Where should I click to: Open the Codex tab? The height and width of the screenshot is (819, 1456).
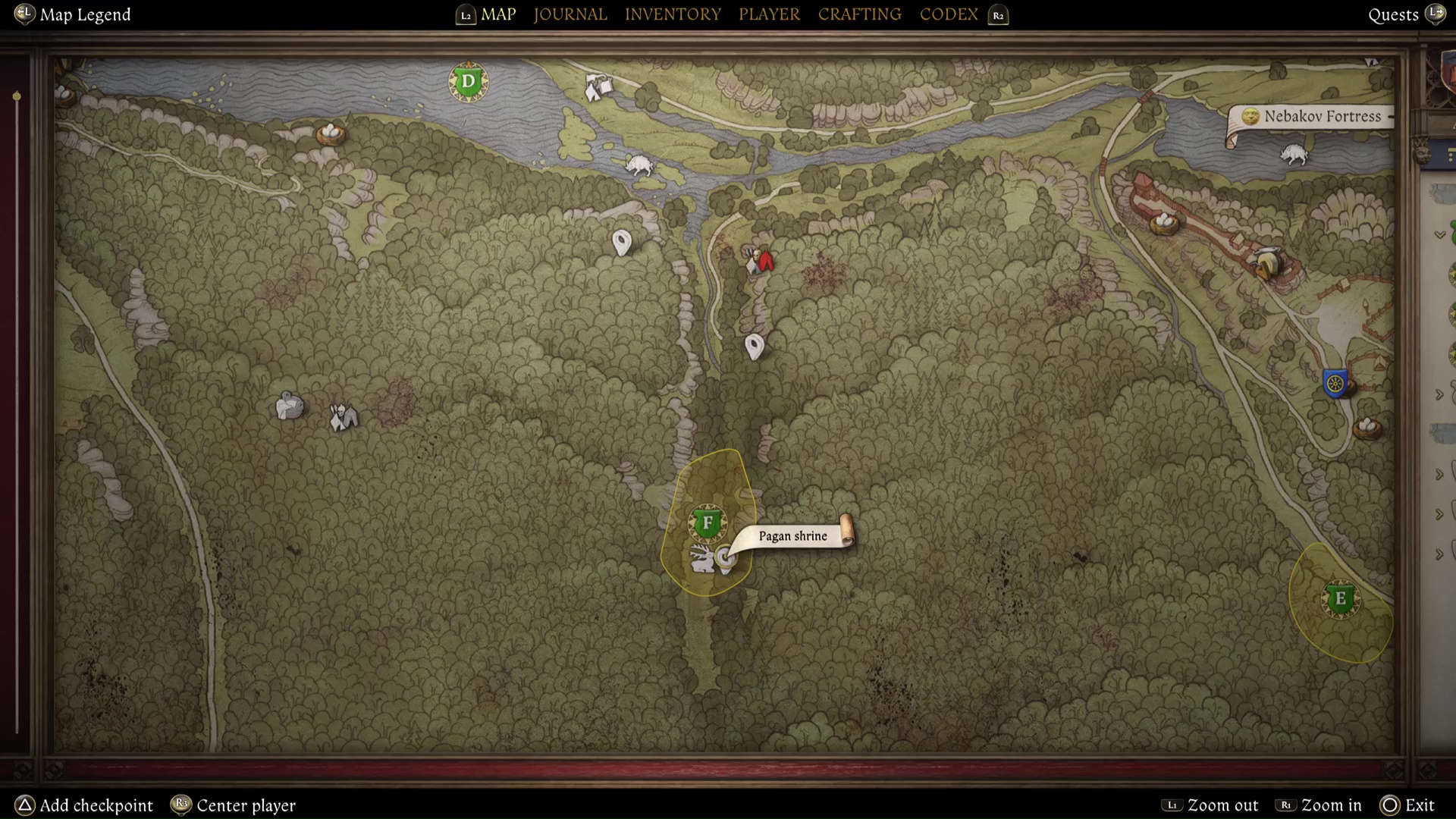(x=948, y=14)
